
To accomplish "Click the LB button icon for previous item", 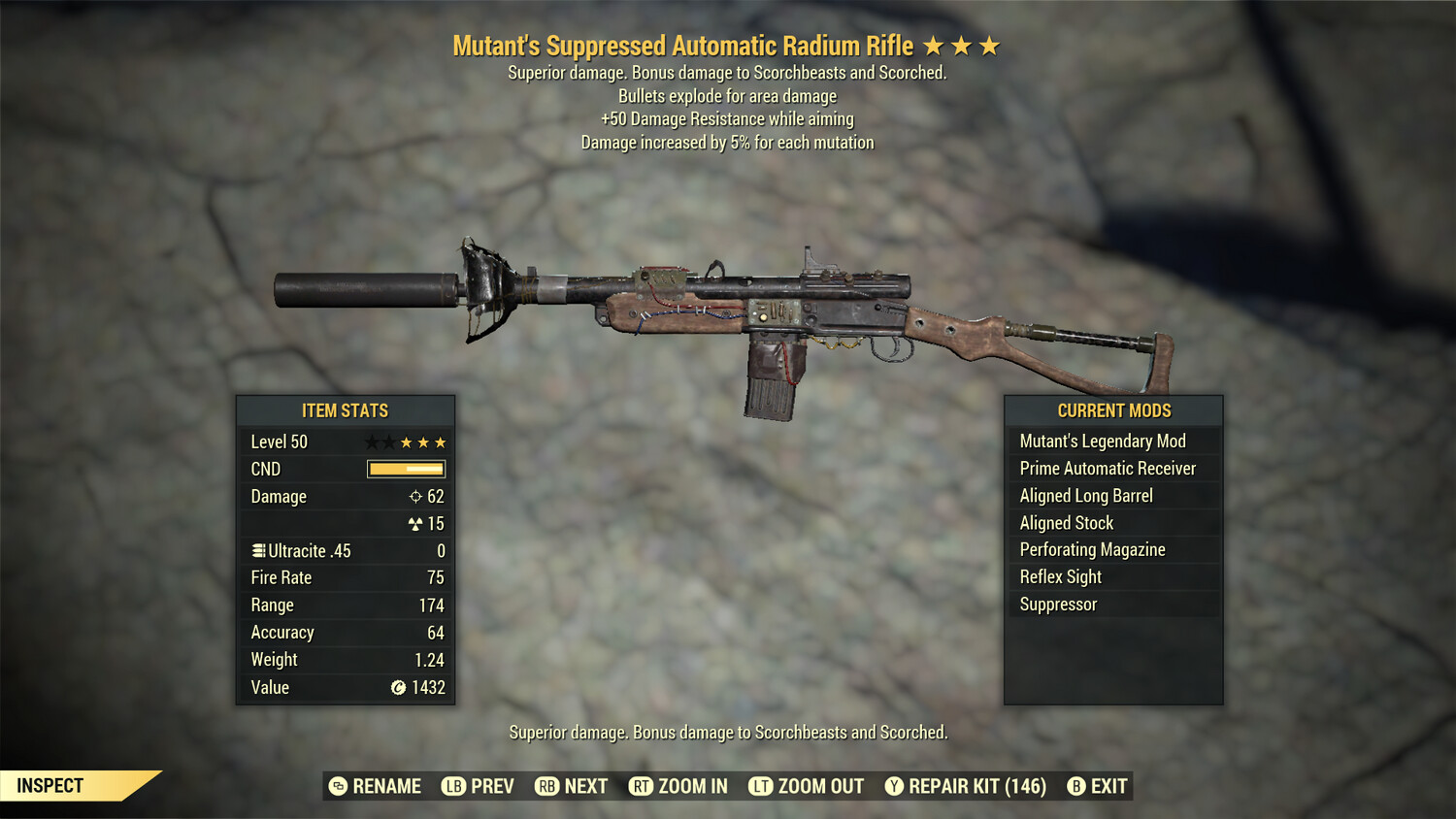I will pos(452,786).
